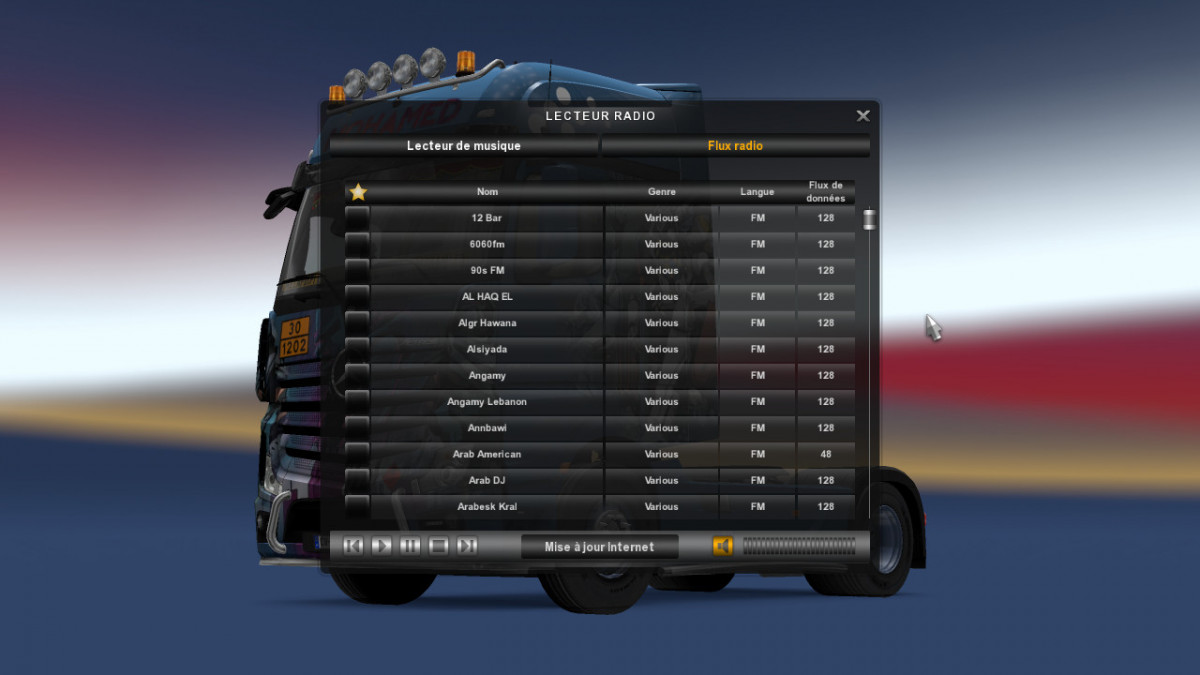Pick the 90s FM station
Viewport: 1200px width, 675px height.
(x=487, y=271)
